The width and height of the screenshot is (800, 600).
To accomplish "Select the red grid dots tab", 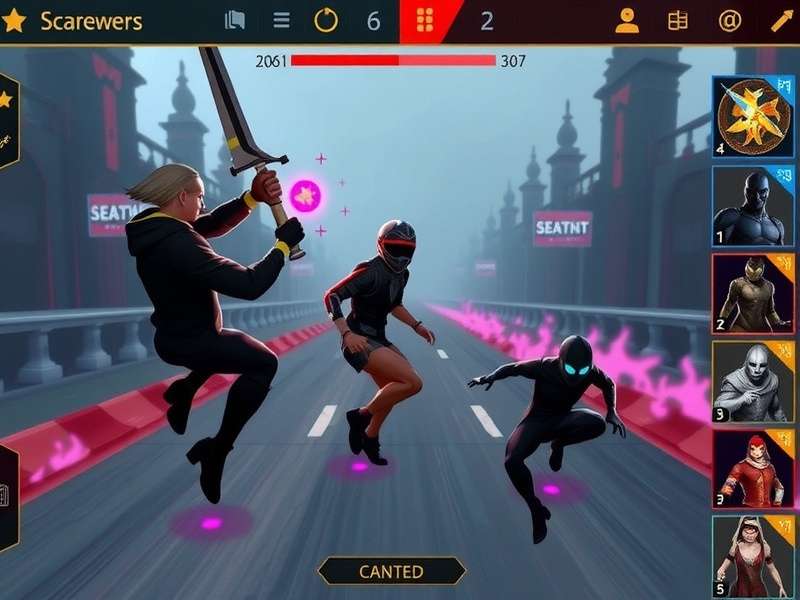I will (x=425, y=21).
